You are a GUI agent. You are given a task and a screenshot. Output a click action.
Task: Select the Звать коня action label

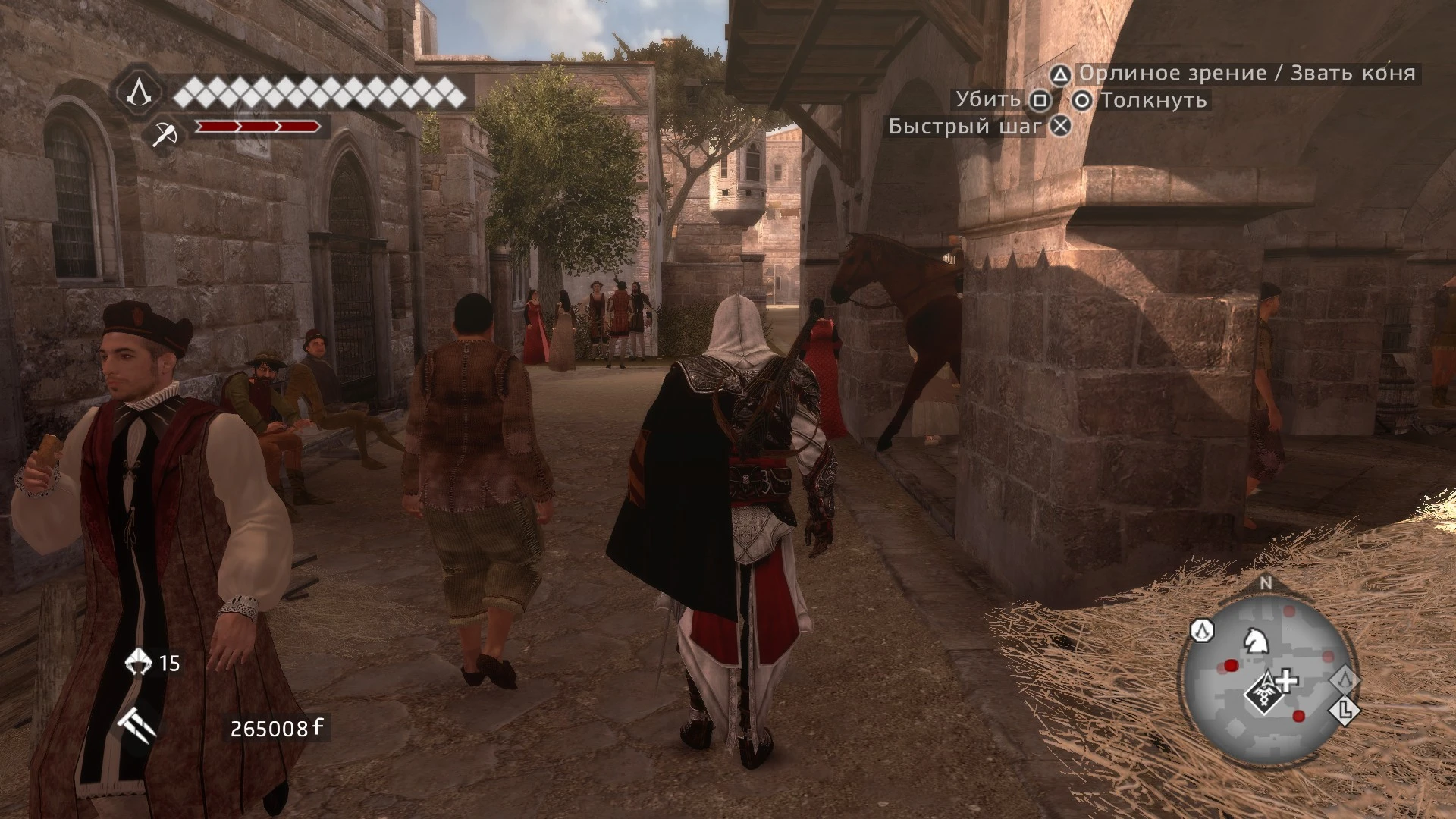(x=1353, y=74)
